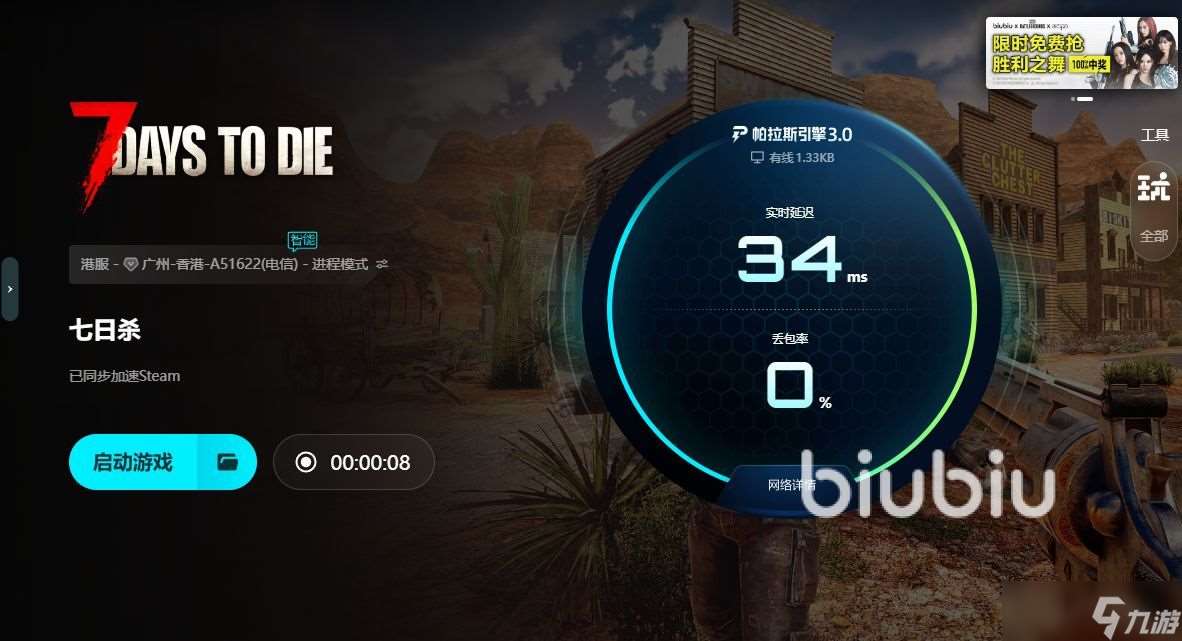The height and width of the screenshot is (641, 1182).
Task: Show 网络详情 network details
Action: [x=791, y=485]
